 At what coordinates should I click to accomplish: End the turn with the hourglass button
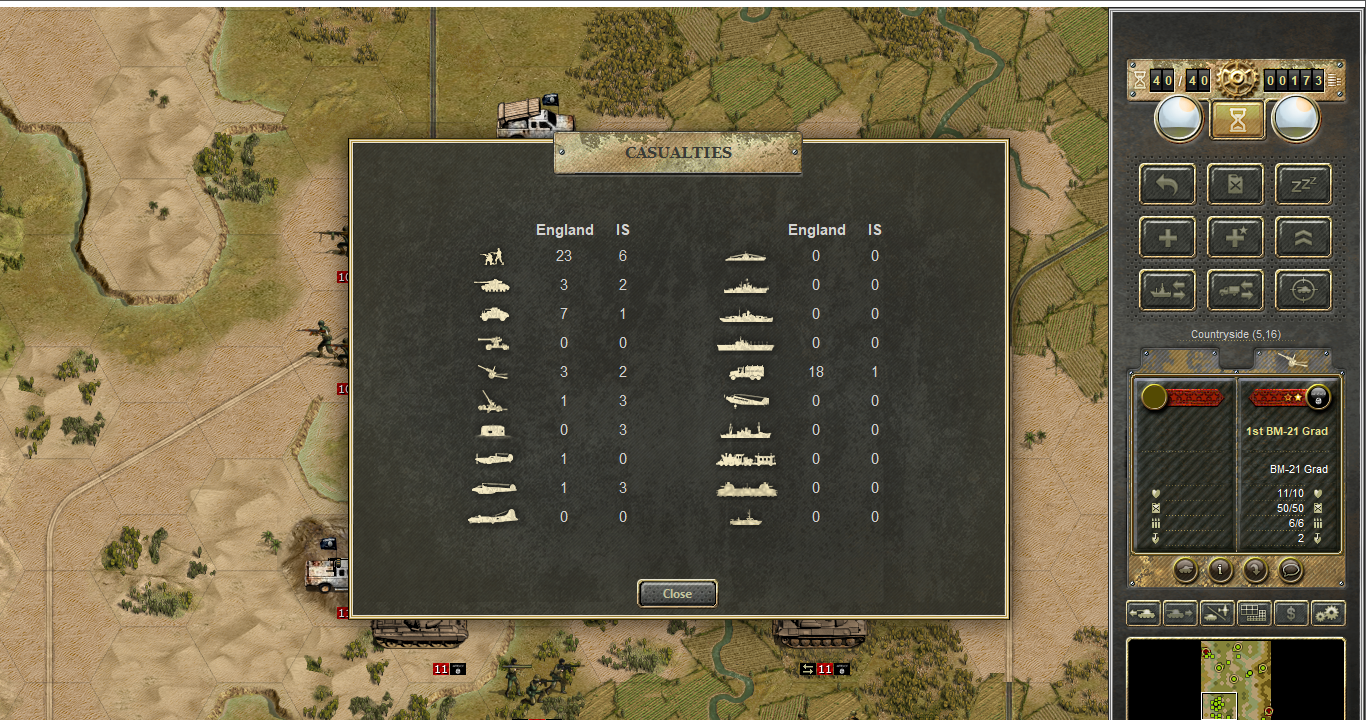(x=1238, y=120)
